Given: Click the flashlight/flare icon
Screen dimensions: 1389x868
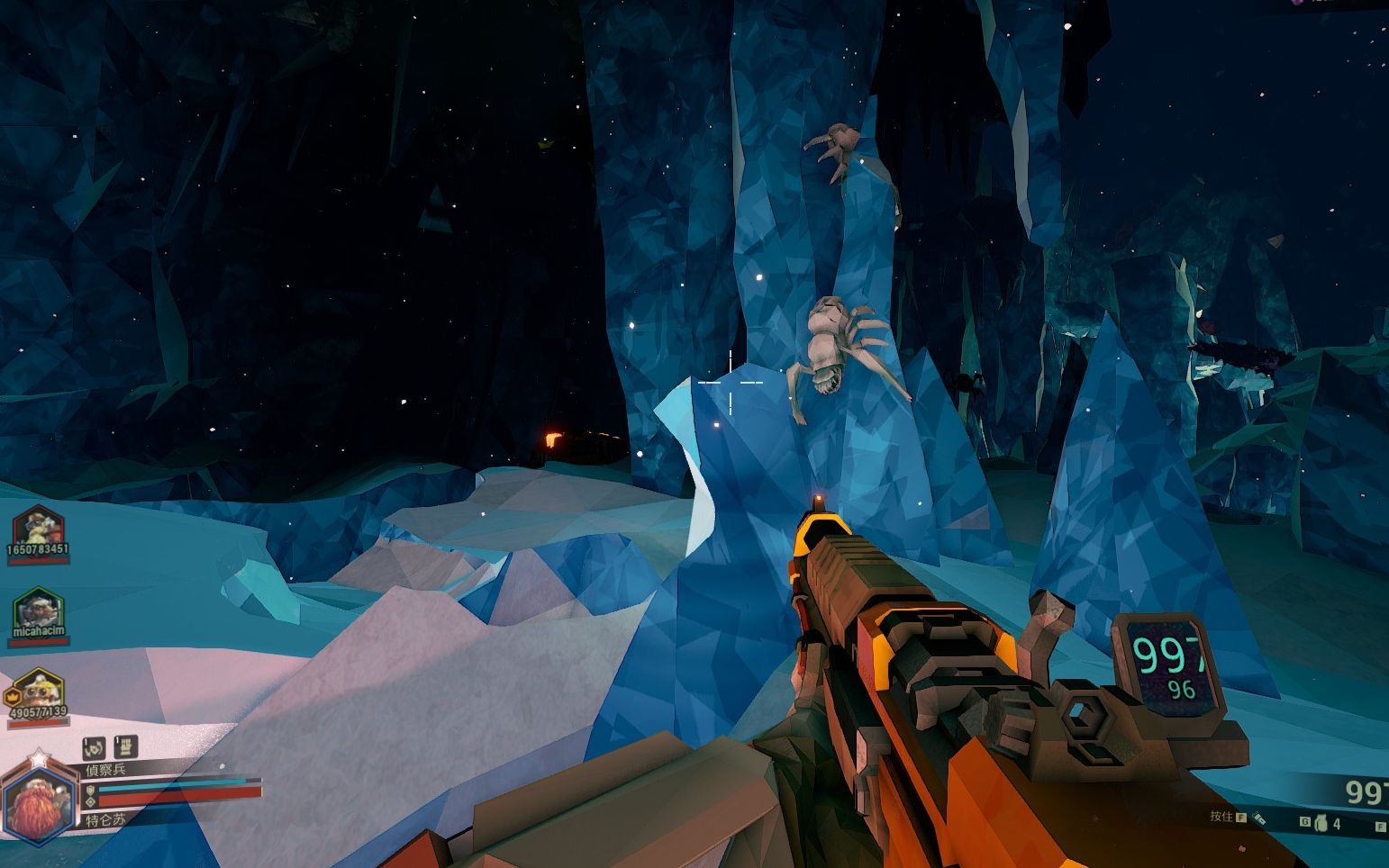Looking at the screenshot, I should coord(1258,818).
